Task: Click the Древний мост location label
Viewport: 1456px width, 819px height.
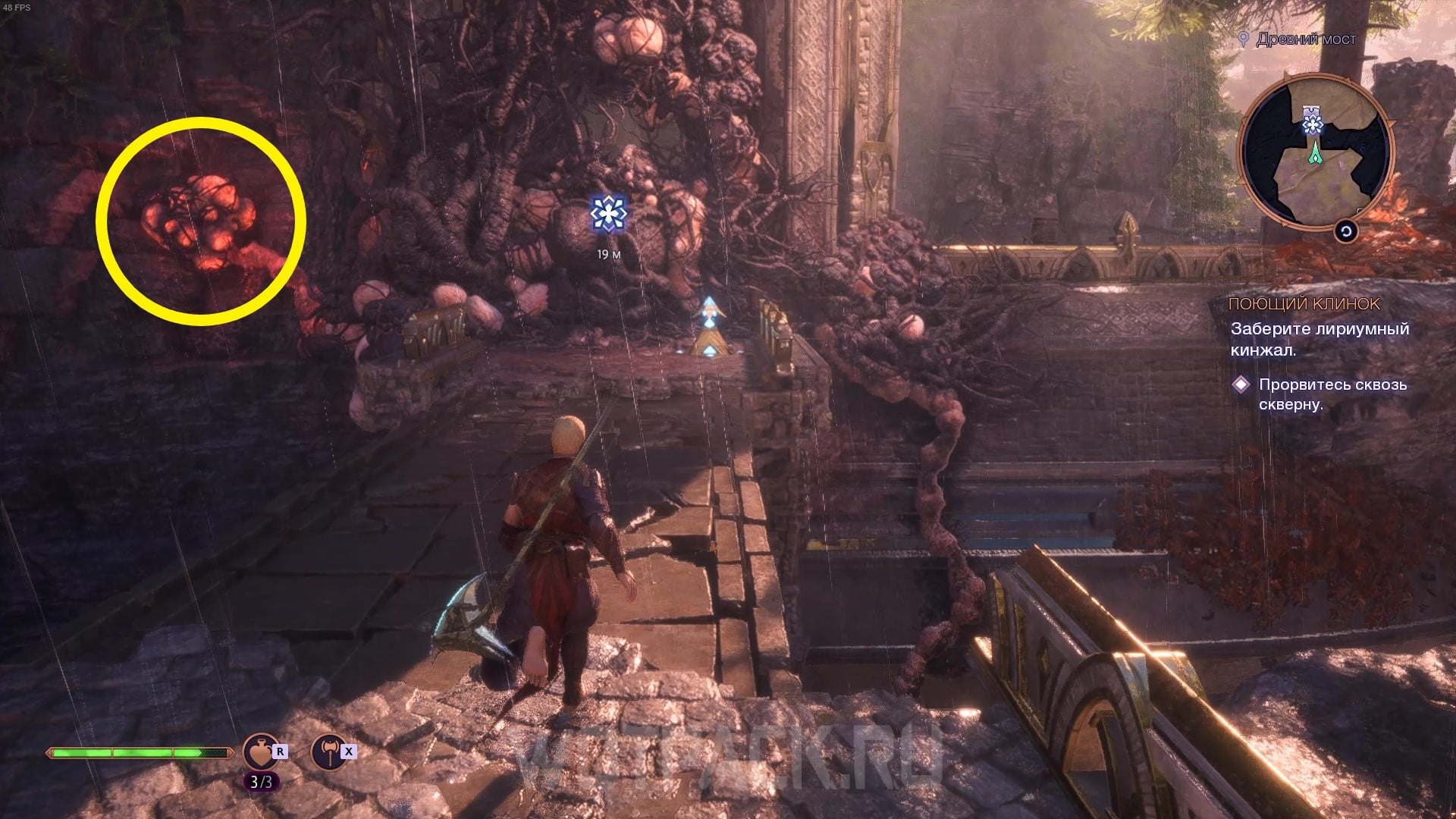Action: 1305,39
